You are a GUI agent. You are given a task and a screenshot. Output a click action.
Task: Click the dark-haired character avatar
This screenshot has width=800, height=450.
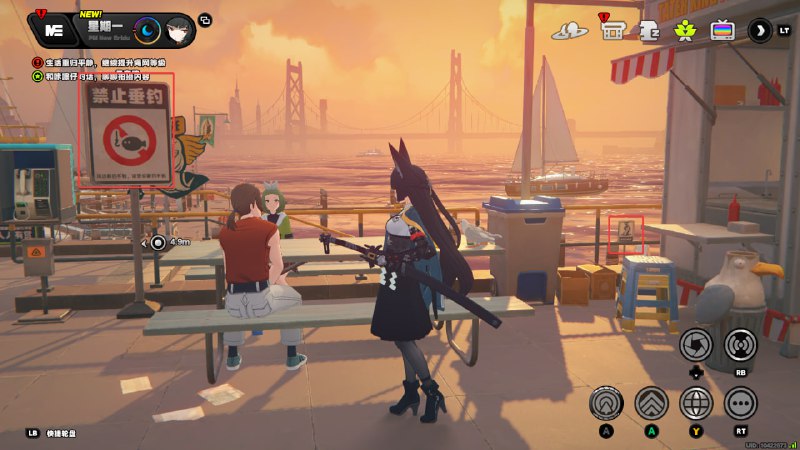177,31
